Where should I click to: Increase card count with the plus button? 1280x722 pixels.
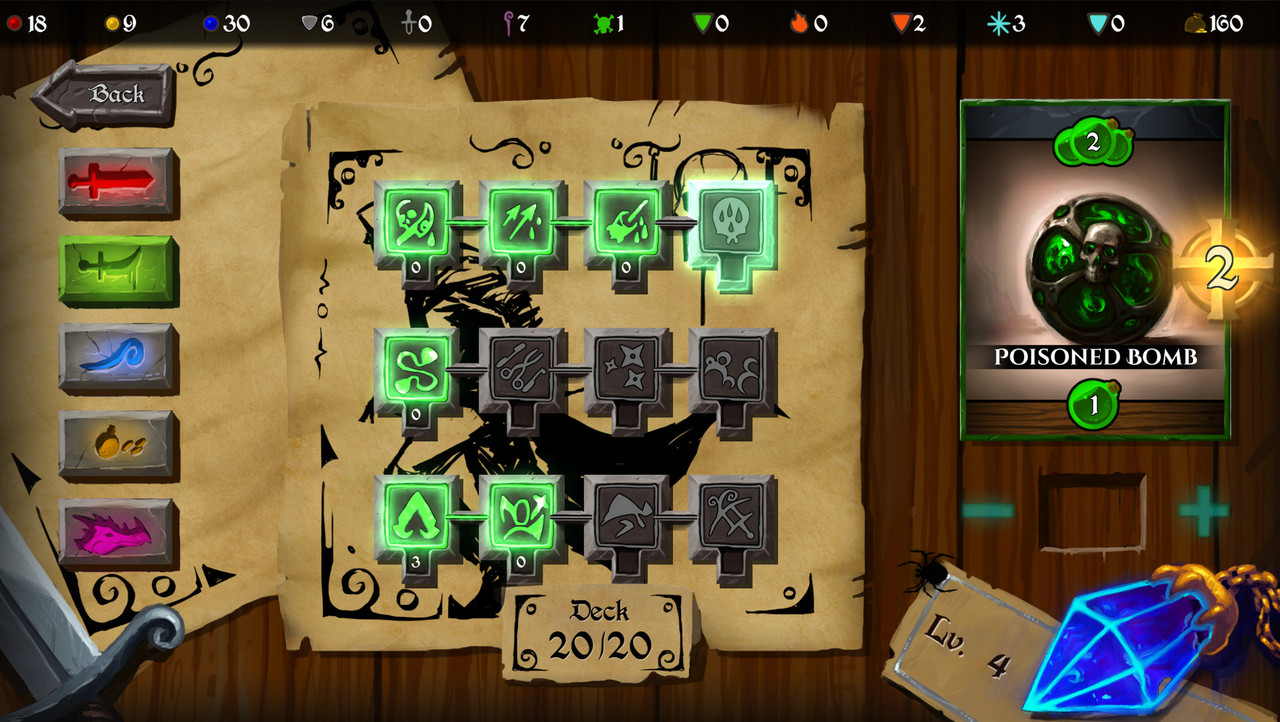tap(1203, 511)
